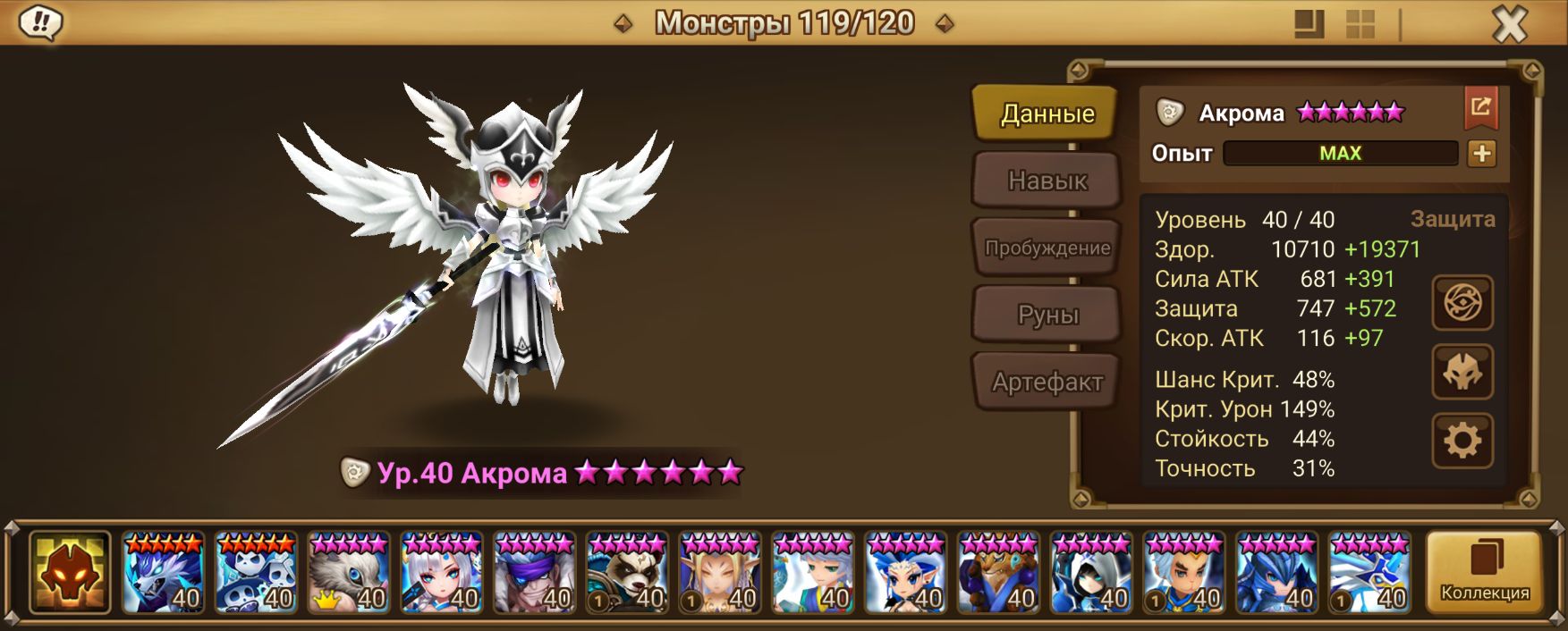Select the single-panel view layout icon

coord(1309,24)
